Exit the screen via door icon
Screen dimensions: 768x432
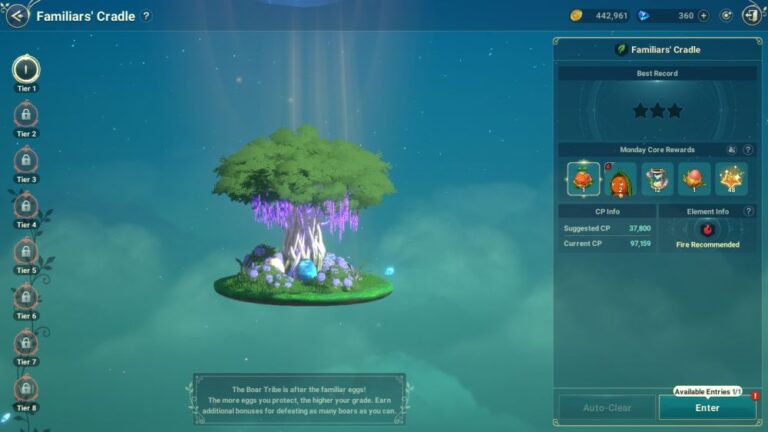pyautogui.click(x=750, y=16)
